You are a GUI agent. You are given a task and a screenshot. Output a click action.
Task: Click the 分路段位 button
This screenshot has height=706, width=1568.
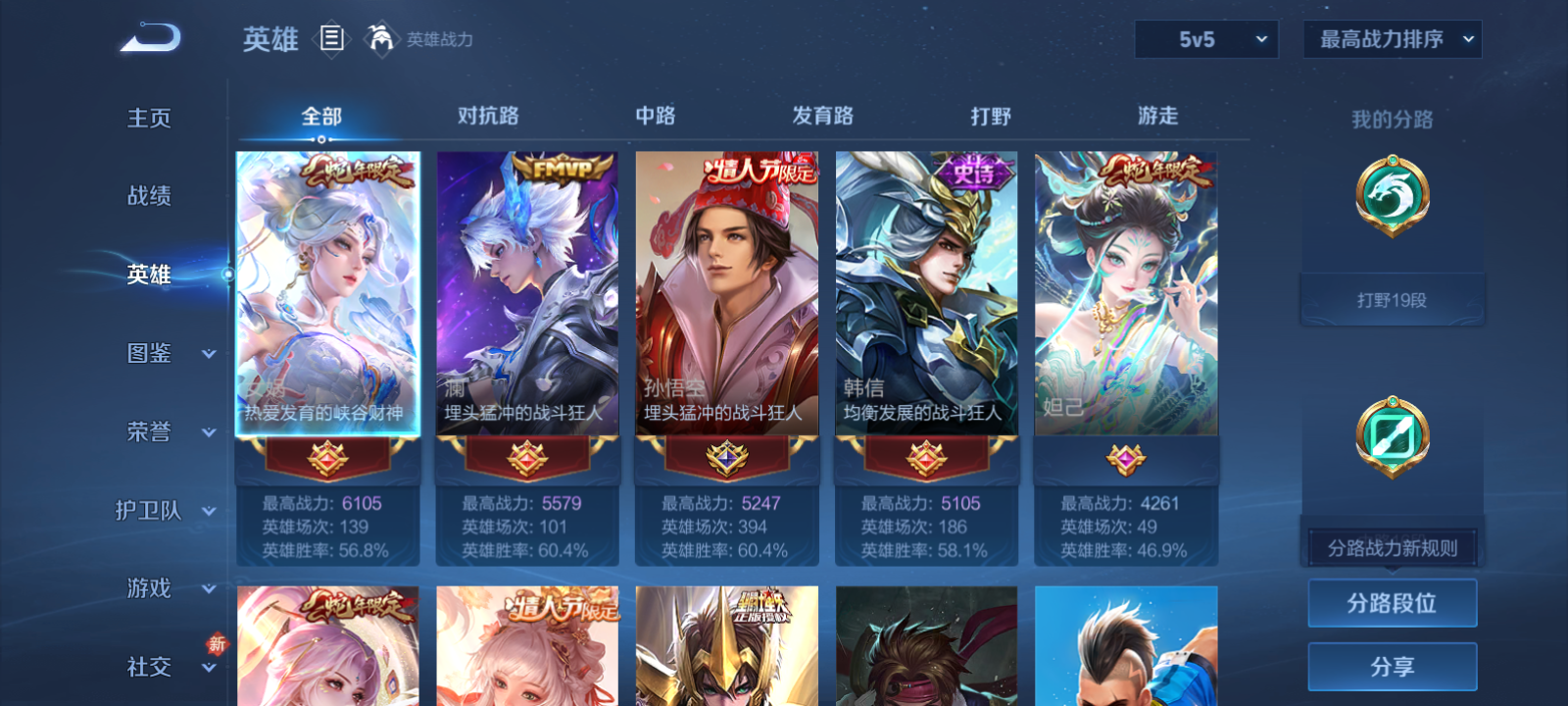coord(1393,604)
